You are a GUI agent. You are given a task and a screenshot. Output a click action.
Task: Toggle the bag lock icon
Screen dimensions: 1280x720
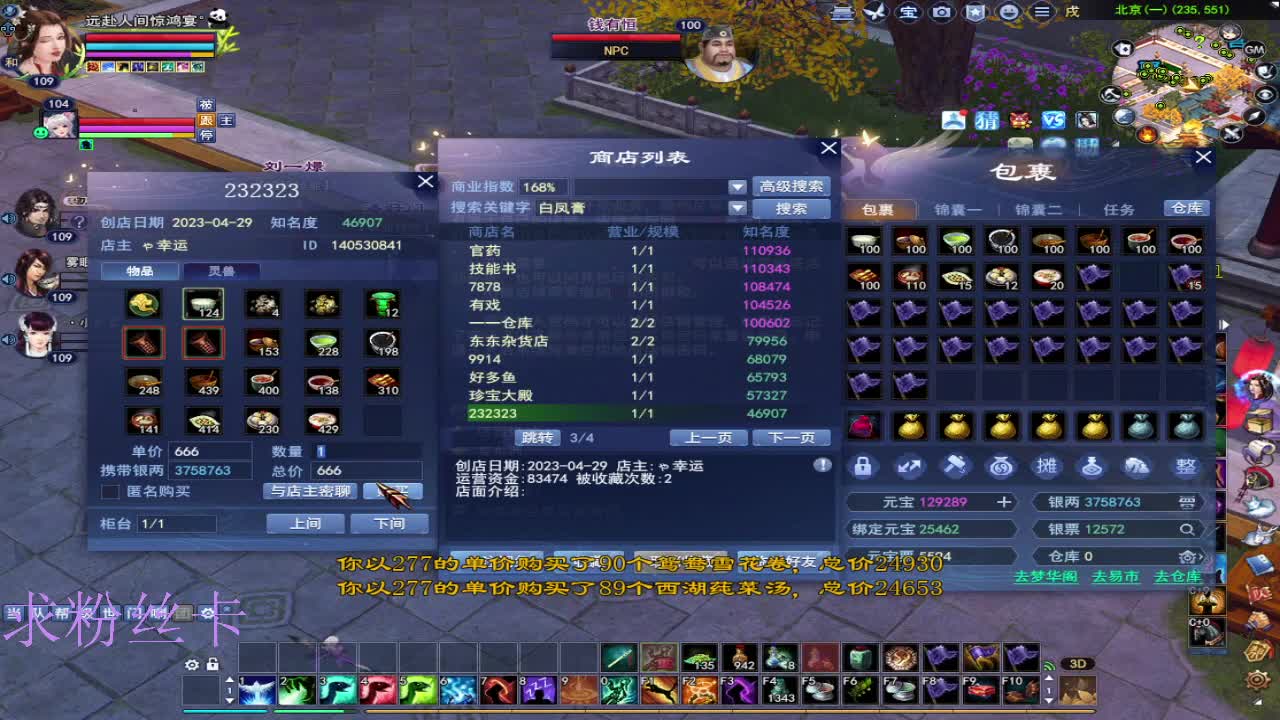coord(862,466)
